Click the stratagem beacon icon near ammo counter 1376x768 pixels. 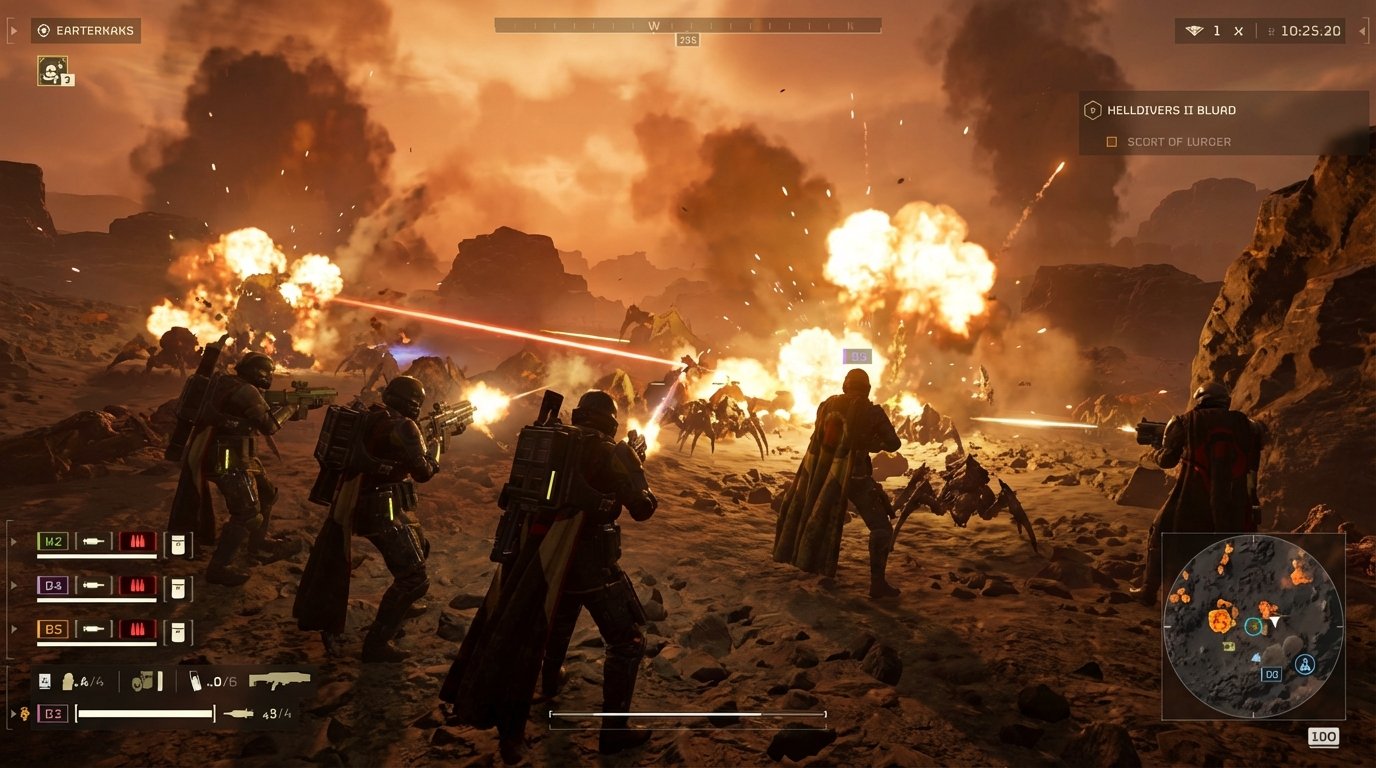coord(197,680)
